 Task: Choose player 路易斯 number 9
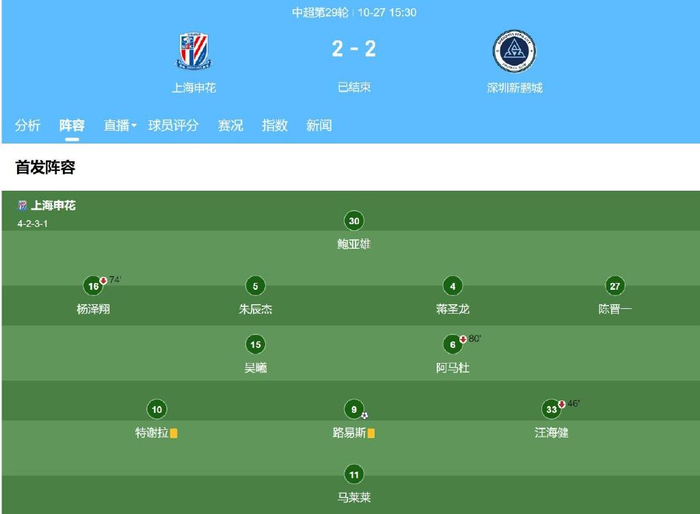pyautogui.click(x=353, y=409)
